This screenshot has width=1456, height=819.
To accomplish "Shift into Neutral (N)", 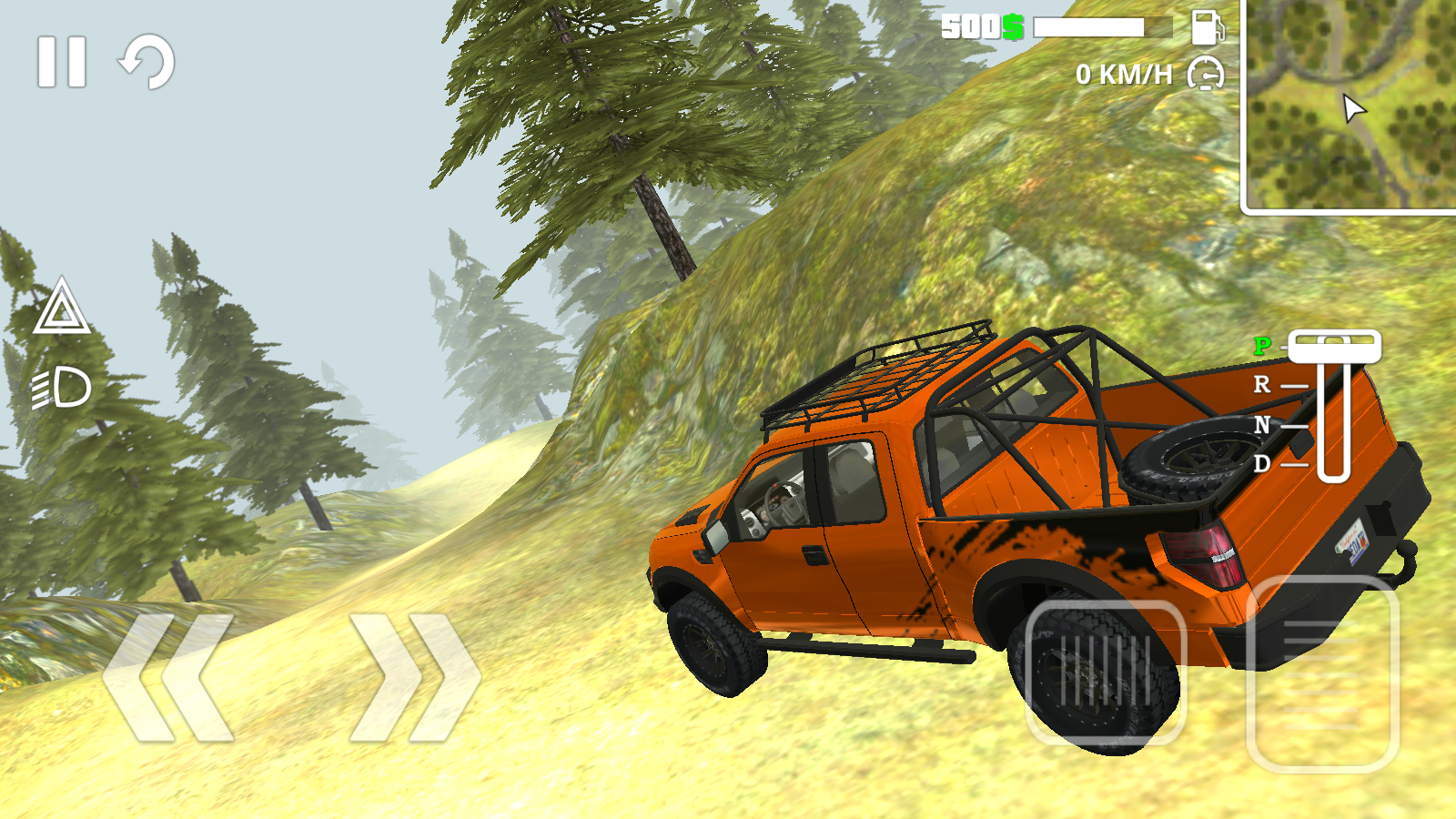I will tap(1263, 426).
